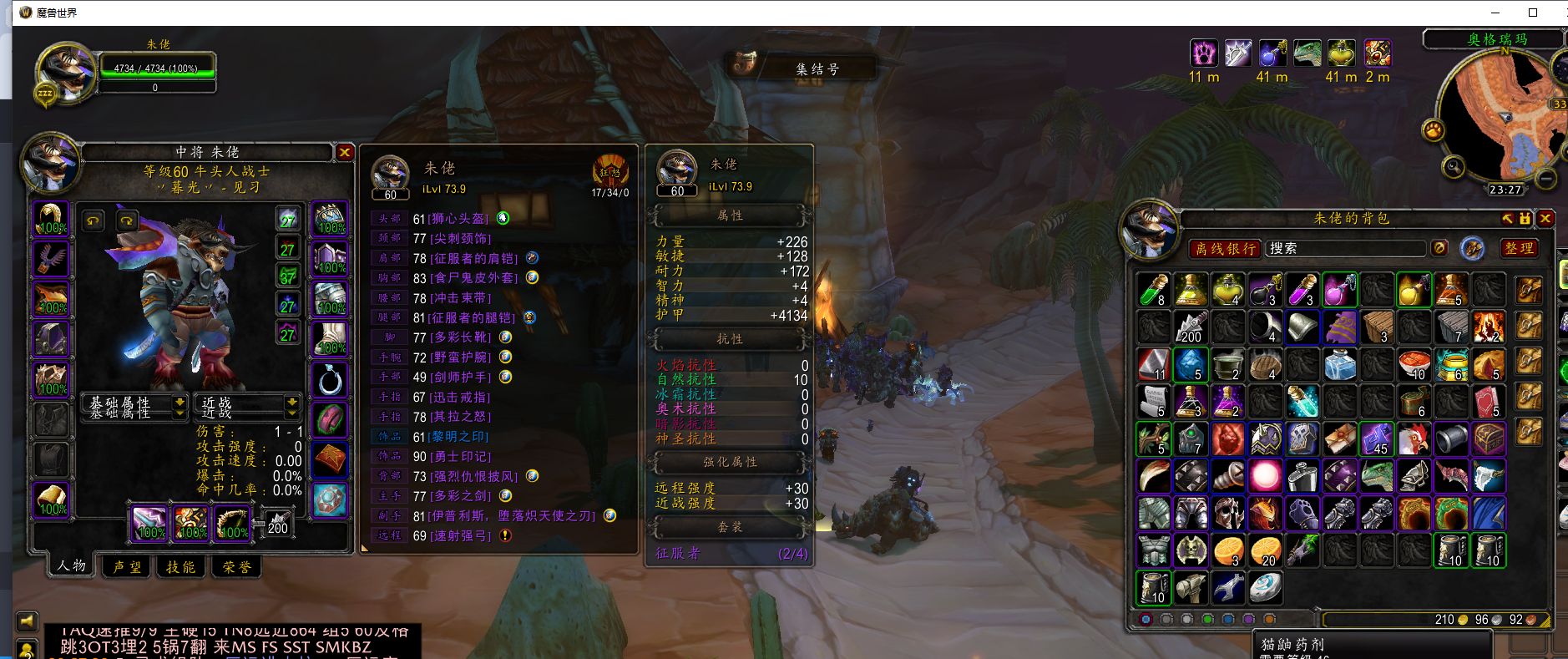Image resolution: width=1568 pixels, height=659 pixels.
Task: Select the ring equipment slot on character panel
Action: tap(329, 380)
